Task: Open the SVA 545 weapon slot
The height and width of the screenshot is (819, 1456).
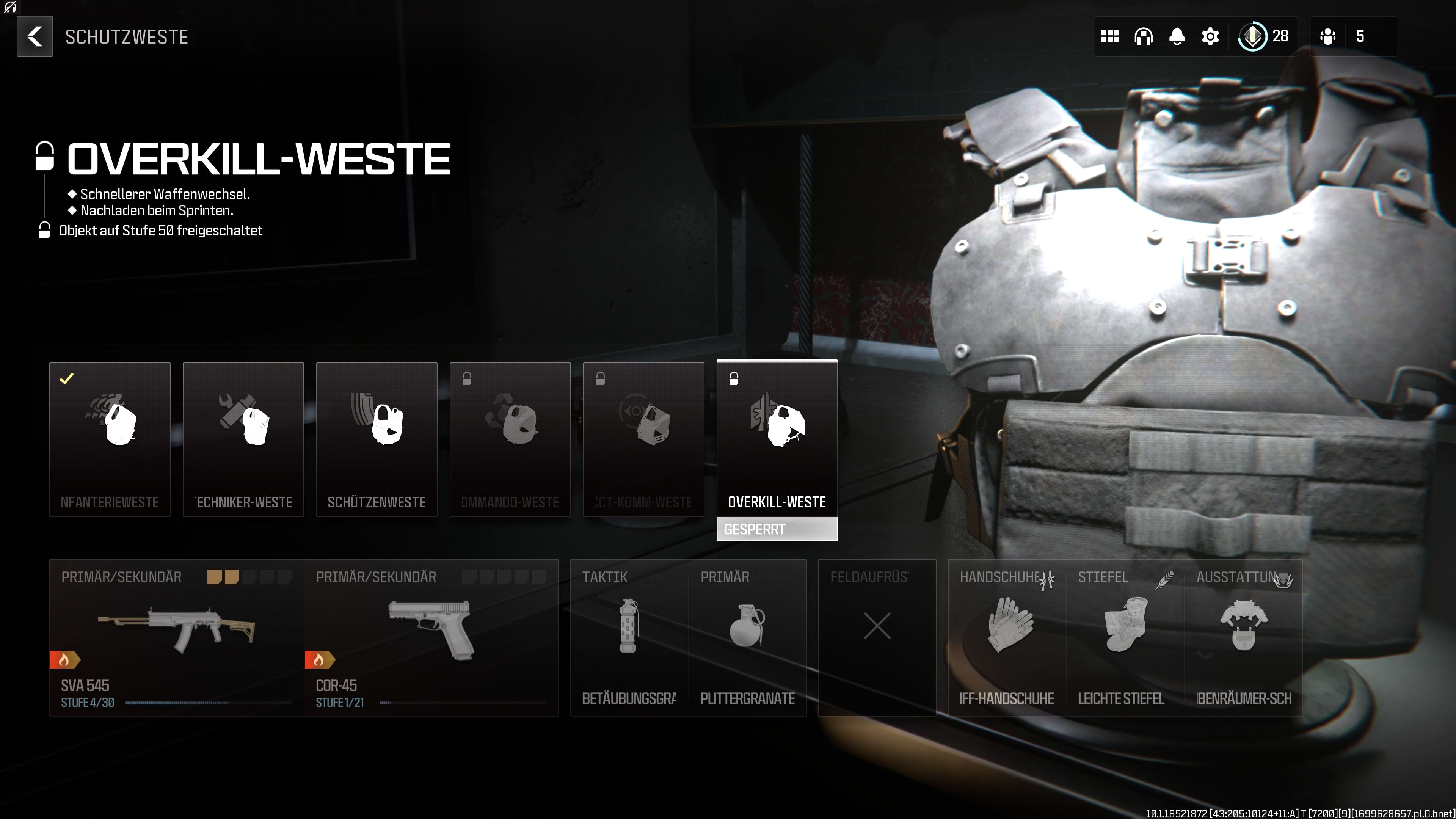Action: click(x=176, y=637)
